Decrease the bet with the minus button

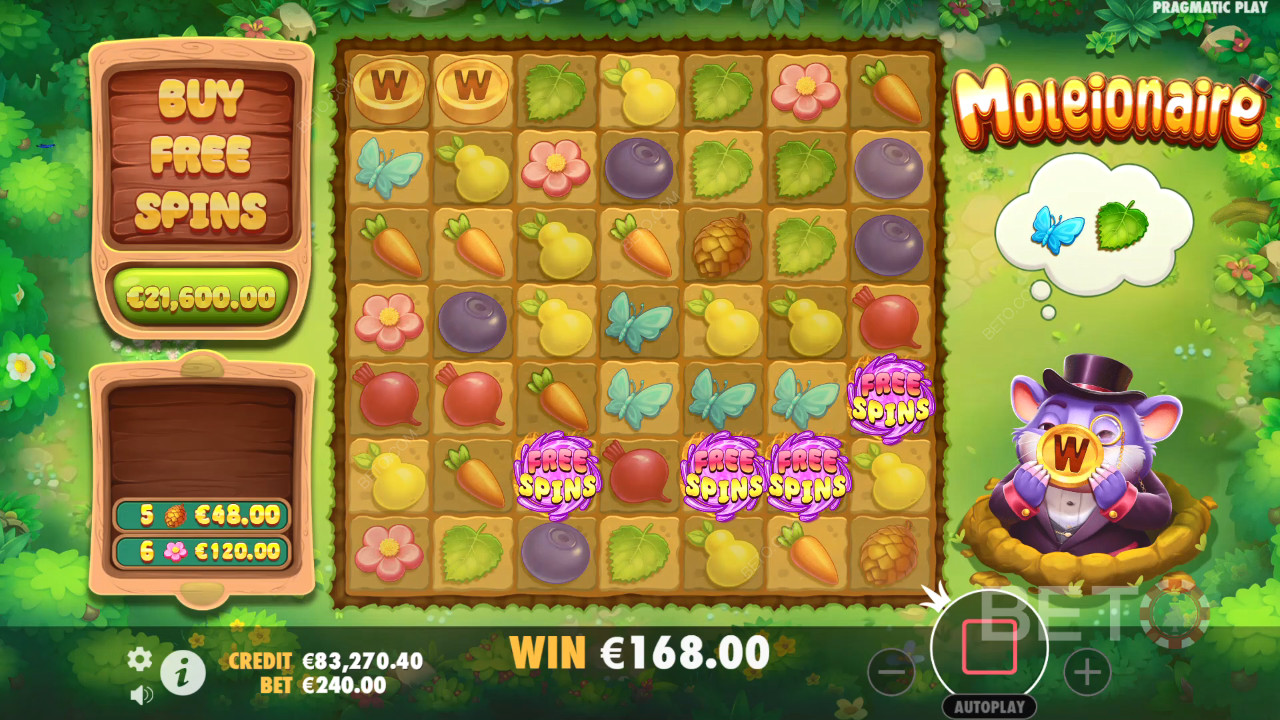[891, 672]
